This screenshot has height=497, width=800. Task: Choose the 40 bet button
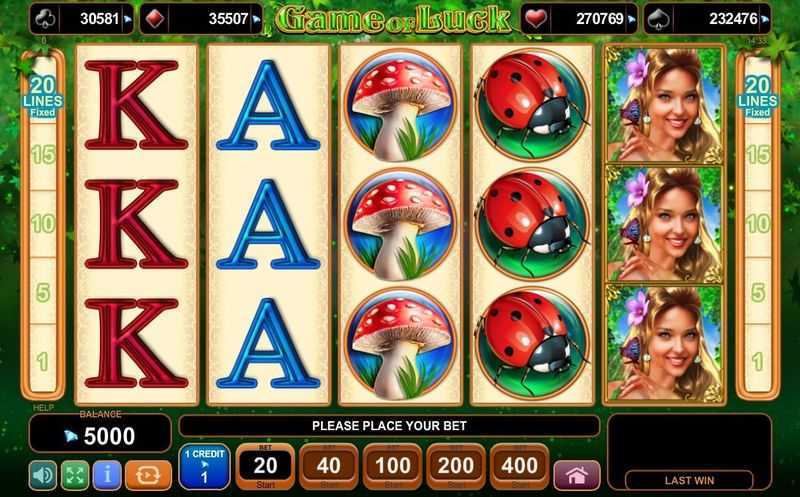328,466
